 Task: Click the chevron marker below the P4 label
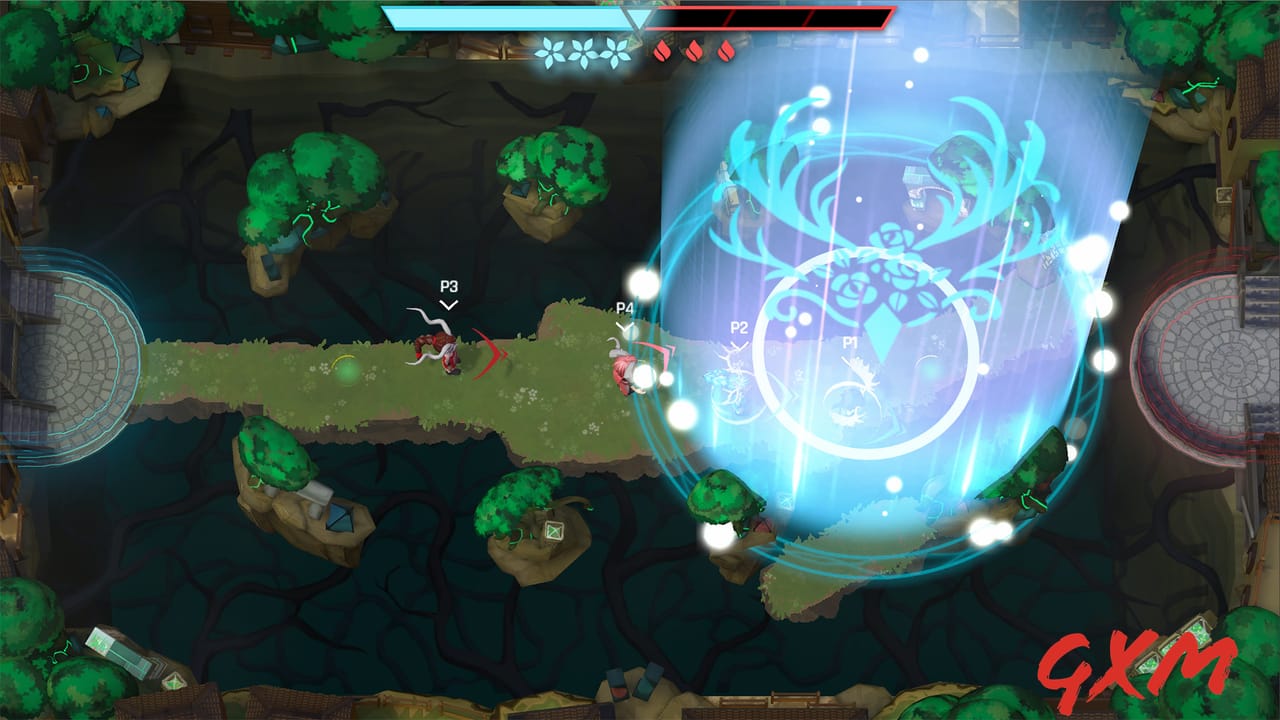point(625,326)
